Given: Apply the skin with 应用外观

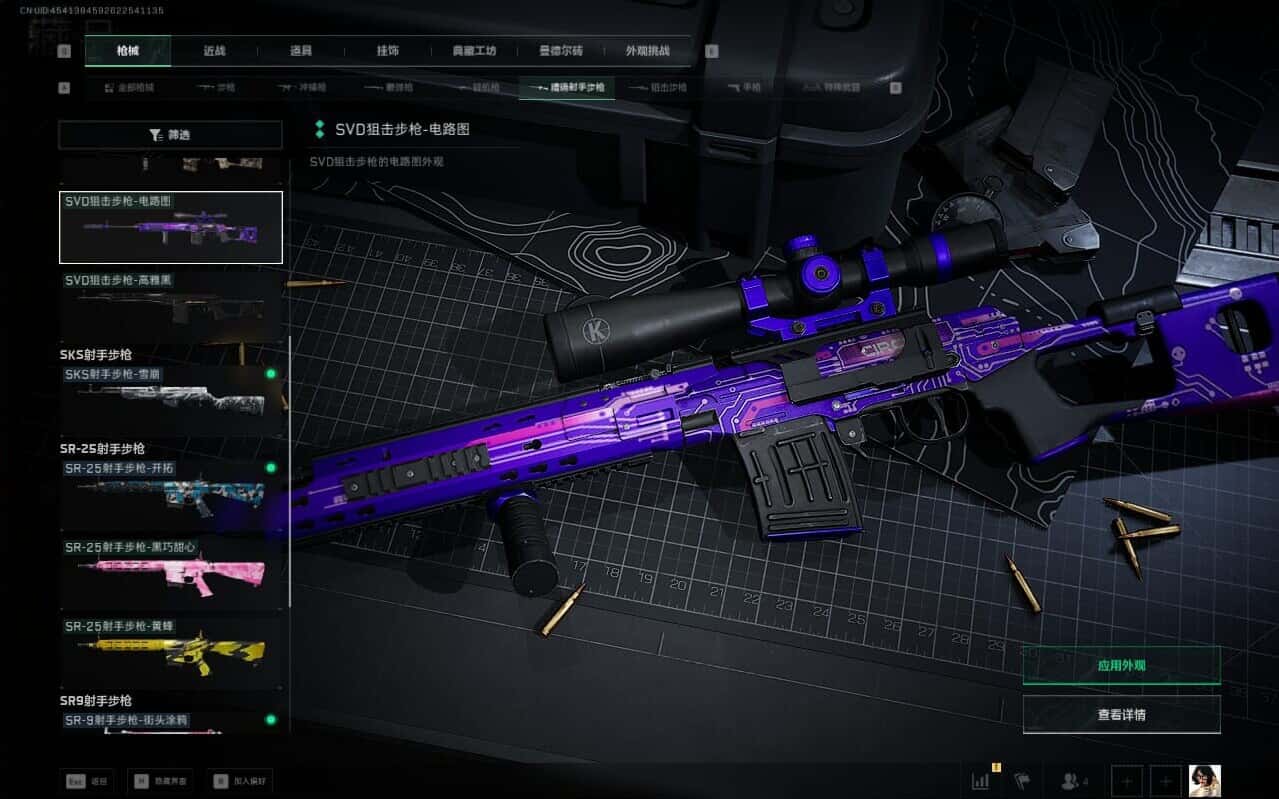Looking at the screenshot, I should click(1121, 665).
